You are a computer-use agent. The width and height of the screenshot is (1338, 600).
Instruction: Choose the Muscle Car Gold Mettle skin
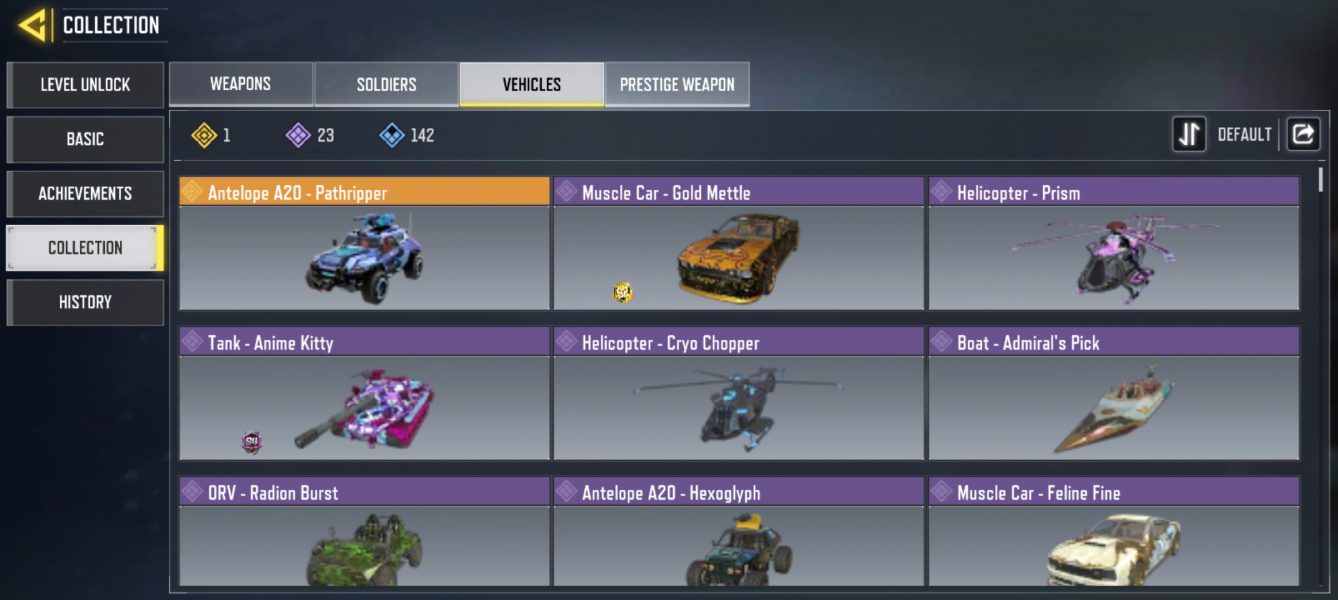tap(738, 244)
